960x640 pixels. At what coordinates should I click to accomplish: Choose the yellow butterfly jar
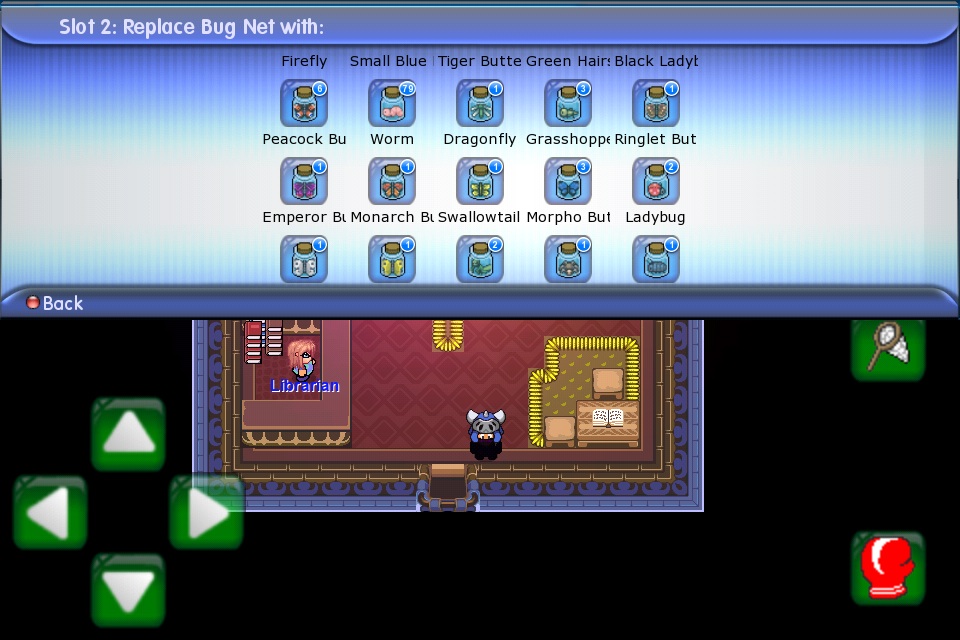tap(392, 259)
